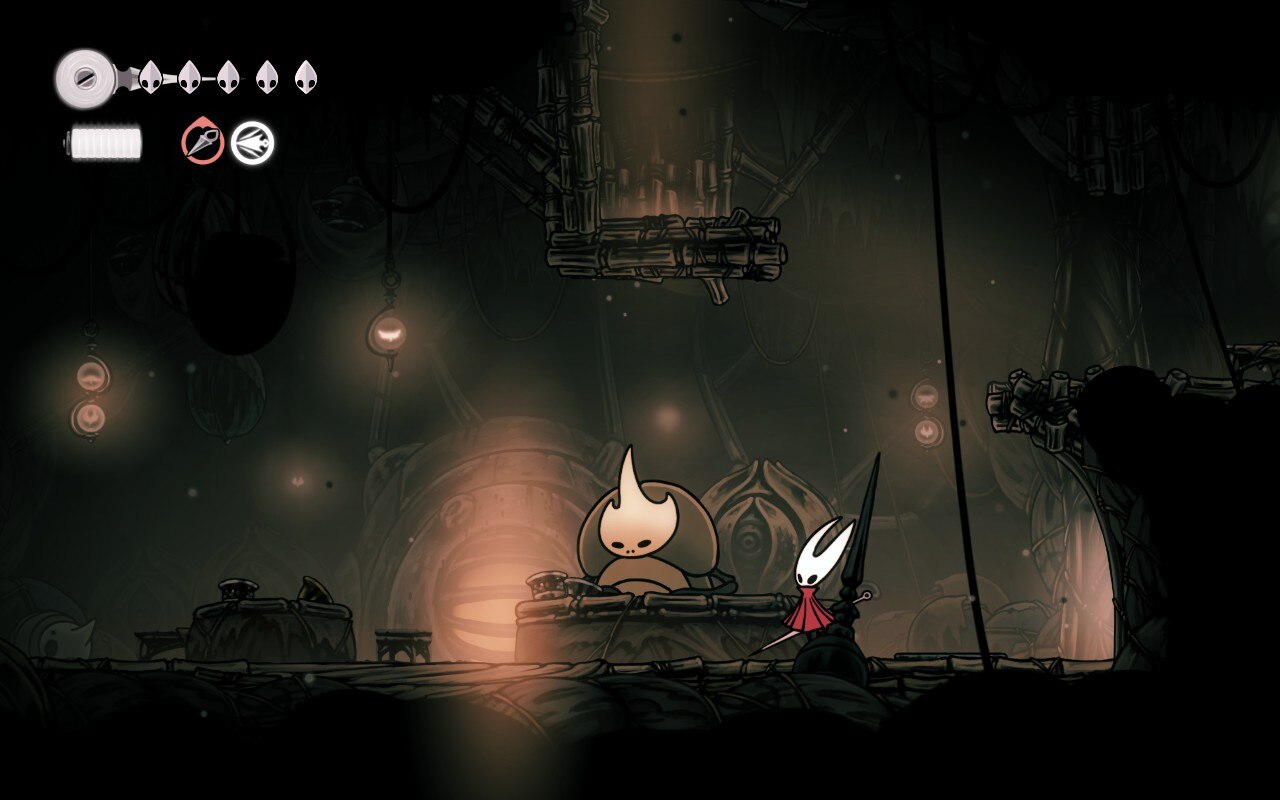This screenshot has height=800, width=1280.
Task: Click the silk spool icon in the HUD
Action: 88,75
